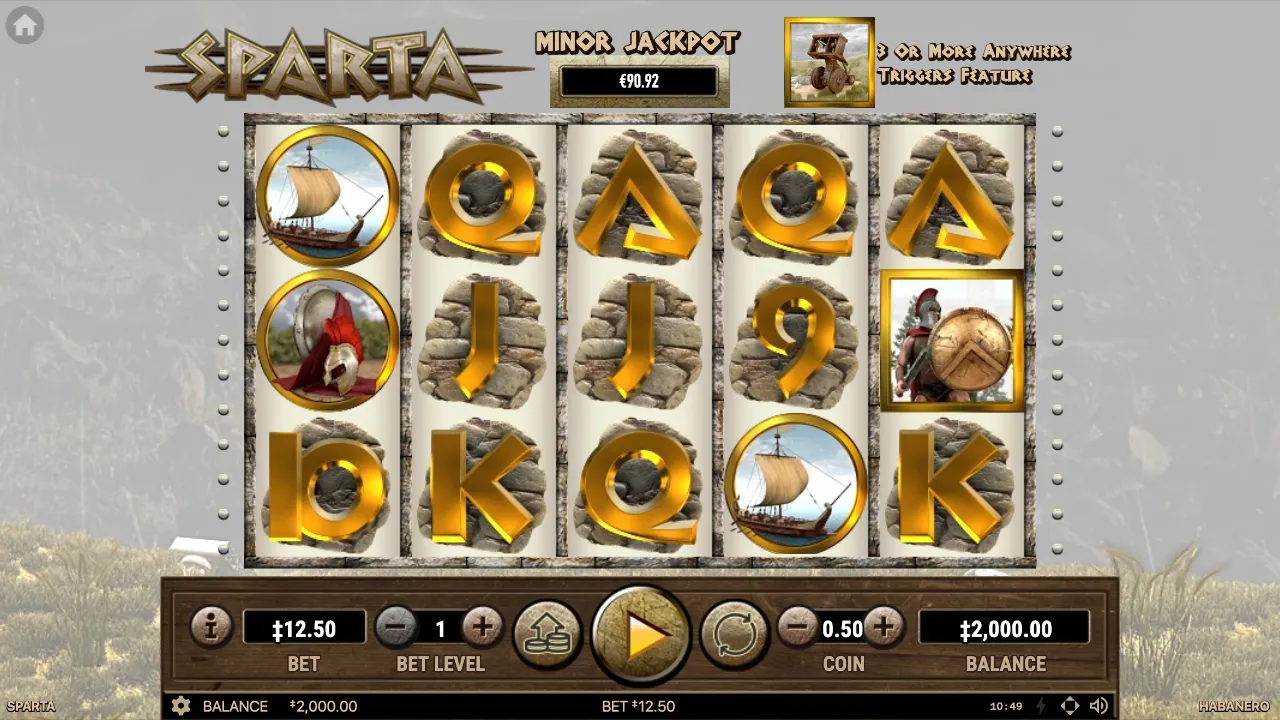Screen dimensions: 1280x720
Task: Select the chariot scatter symbol thumbnail
Action: pos(829,62)
